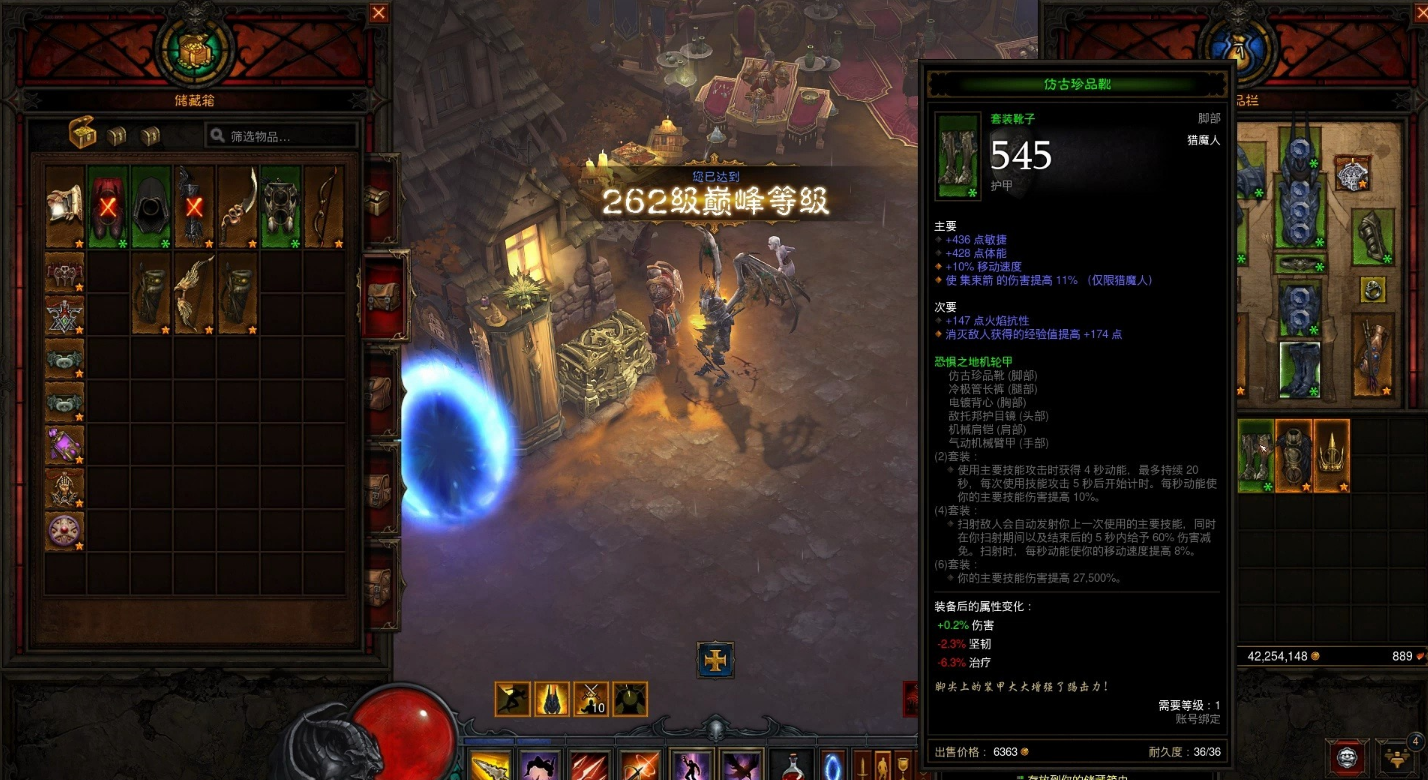Pick the curved dagger item in stash

pos(238,207)
